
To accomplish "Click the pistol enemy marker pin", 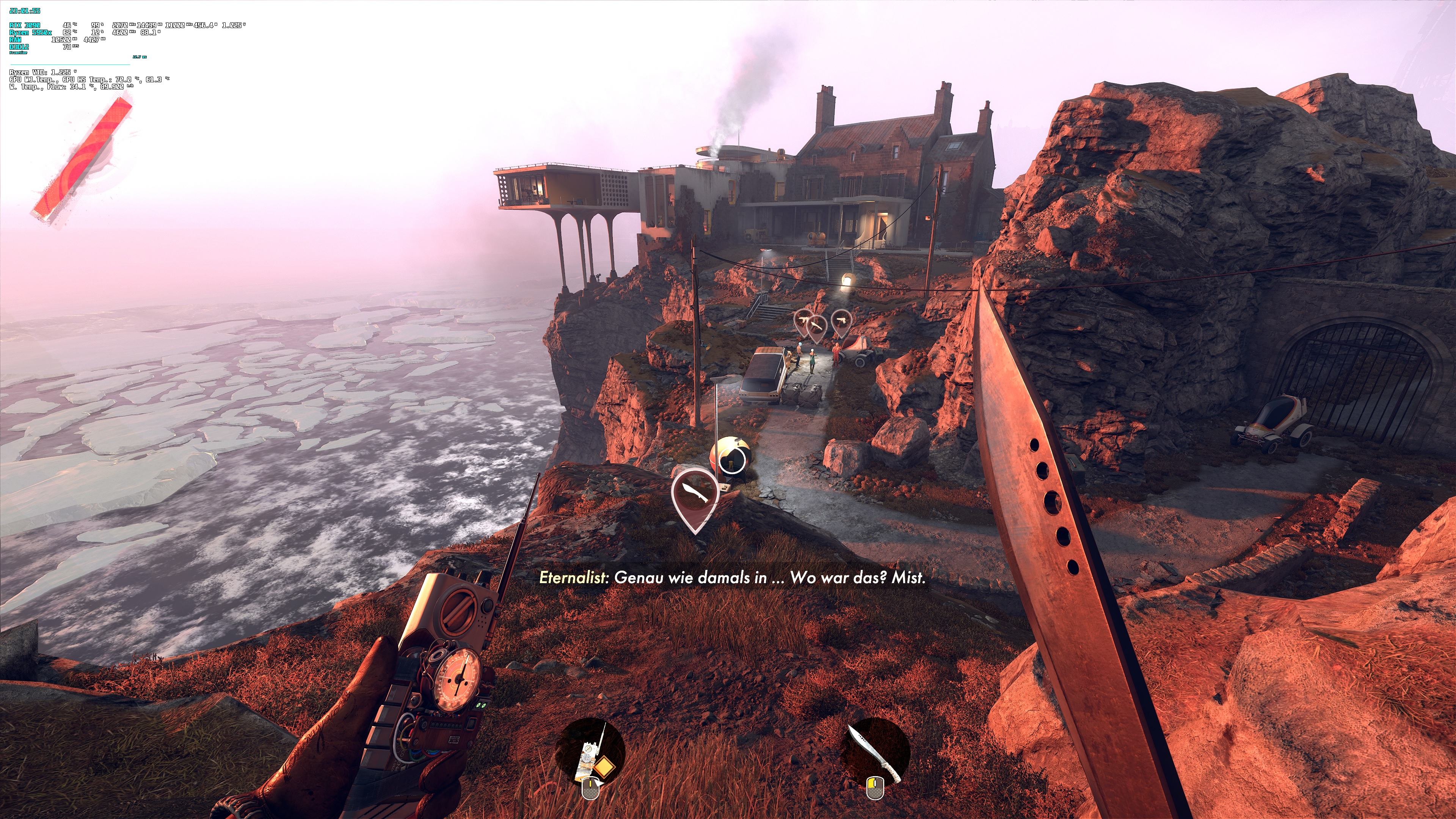I will 842,320.
